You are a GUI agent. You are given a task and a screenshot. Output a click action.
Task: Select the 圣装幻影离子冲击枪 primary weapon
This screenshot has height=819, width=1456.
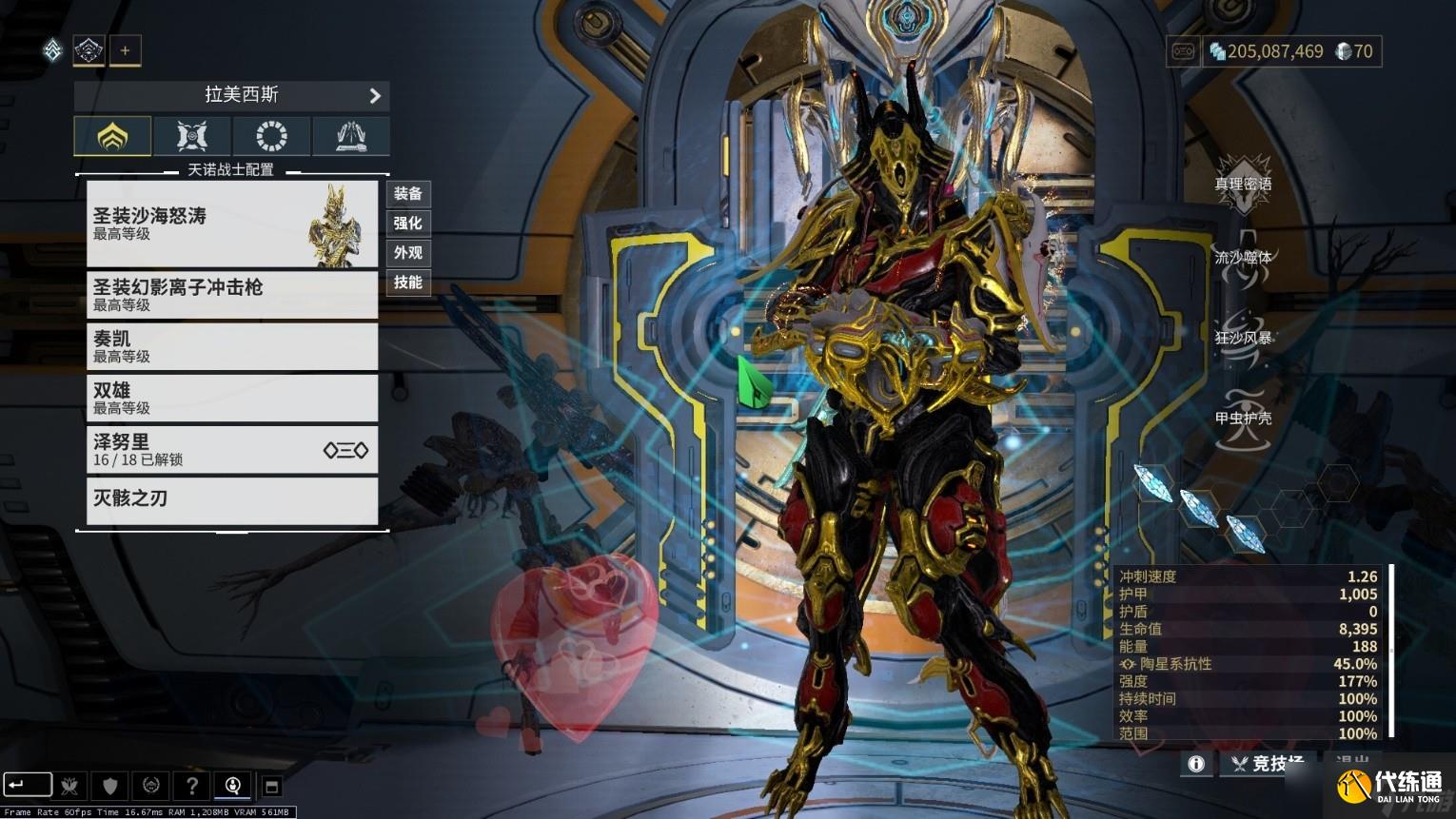(231, 295)
